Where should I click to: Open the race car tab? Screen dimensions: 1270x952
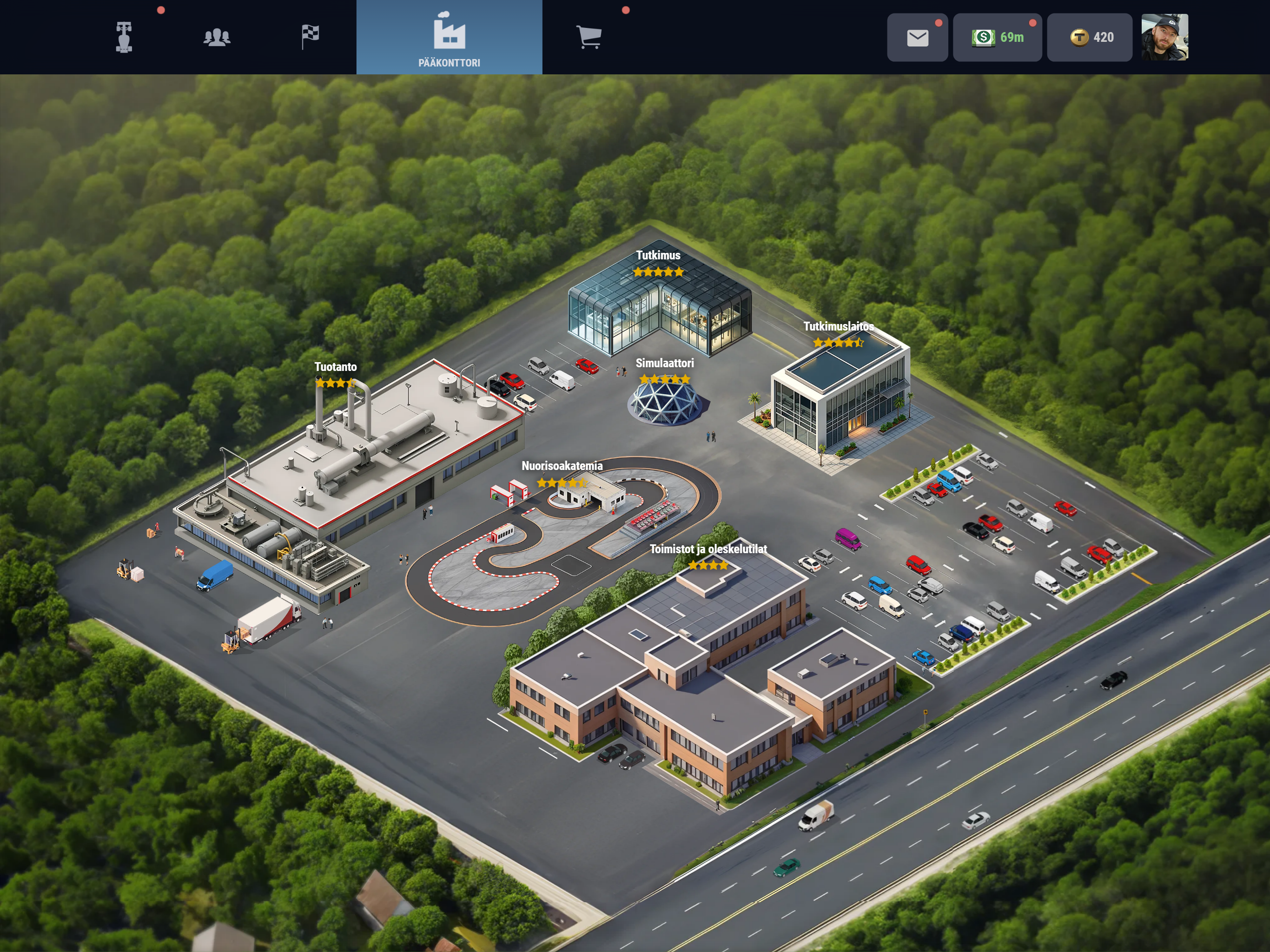pos(124,37)
